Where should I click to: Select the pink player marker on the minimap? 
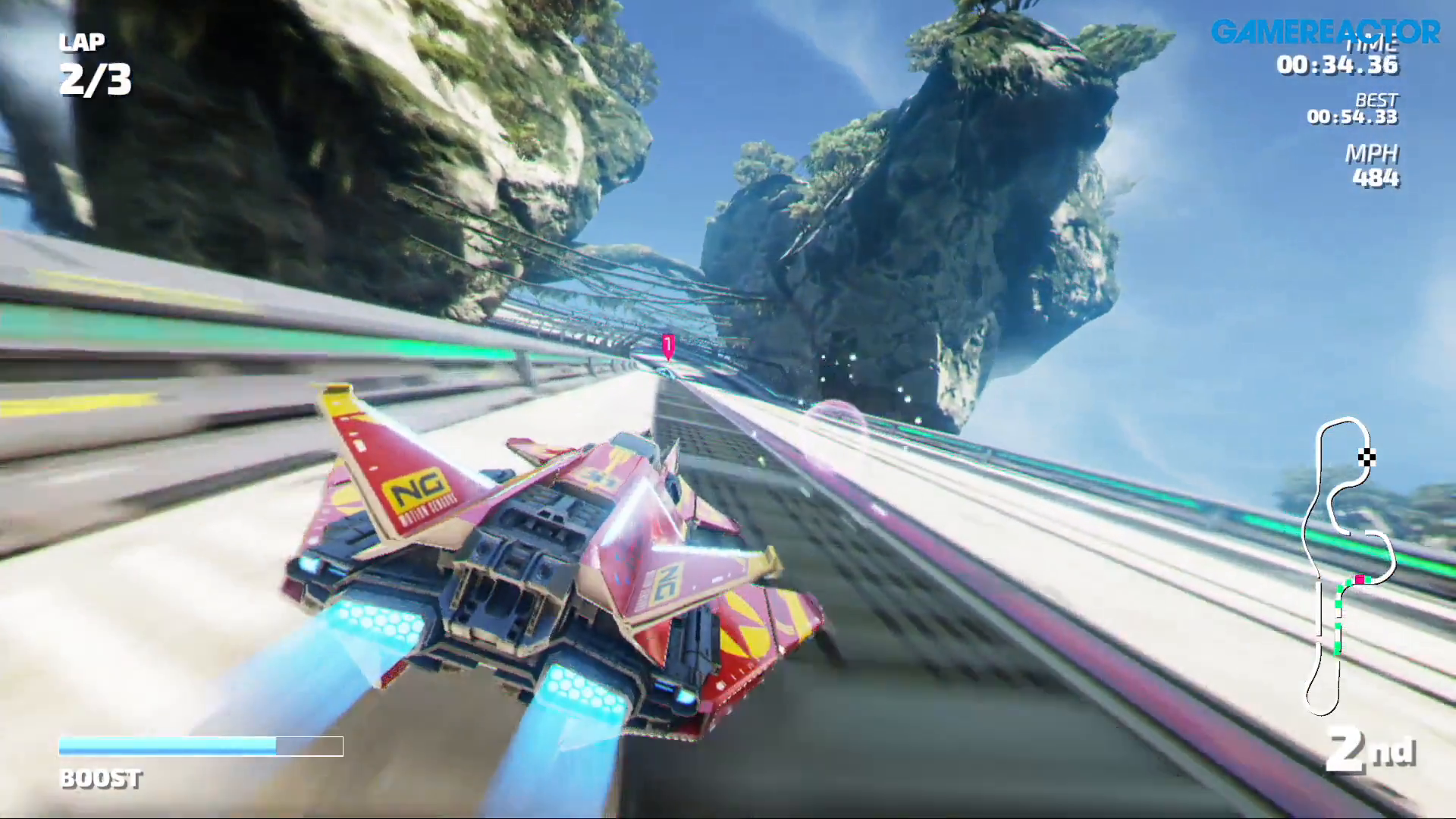1360,579
